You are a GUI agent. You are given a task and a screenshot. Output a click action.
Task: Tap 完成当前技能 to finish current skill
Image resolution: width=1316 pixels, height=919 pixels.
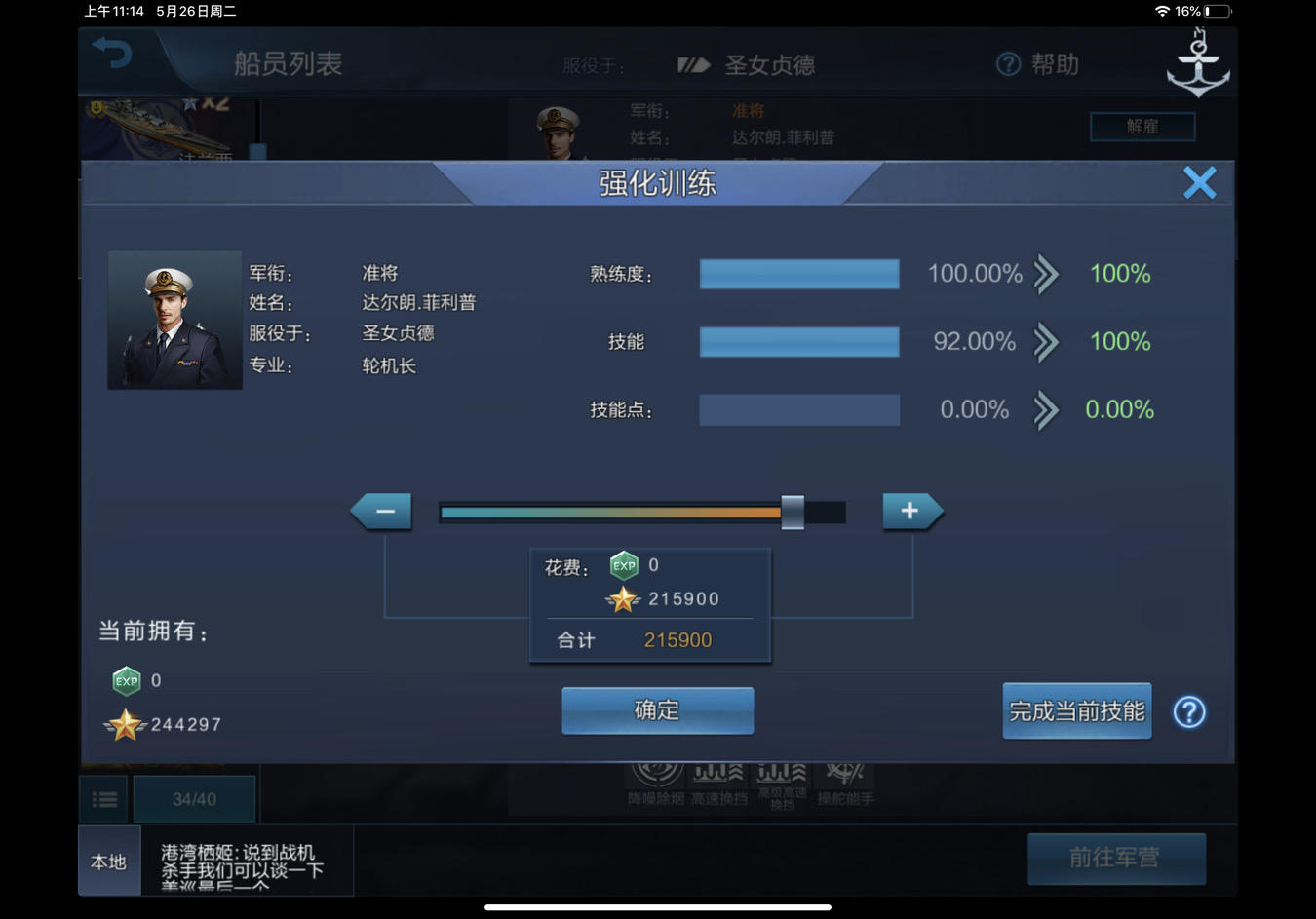(1076, 710)
